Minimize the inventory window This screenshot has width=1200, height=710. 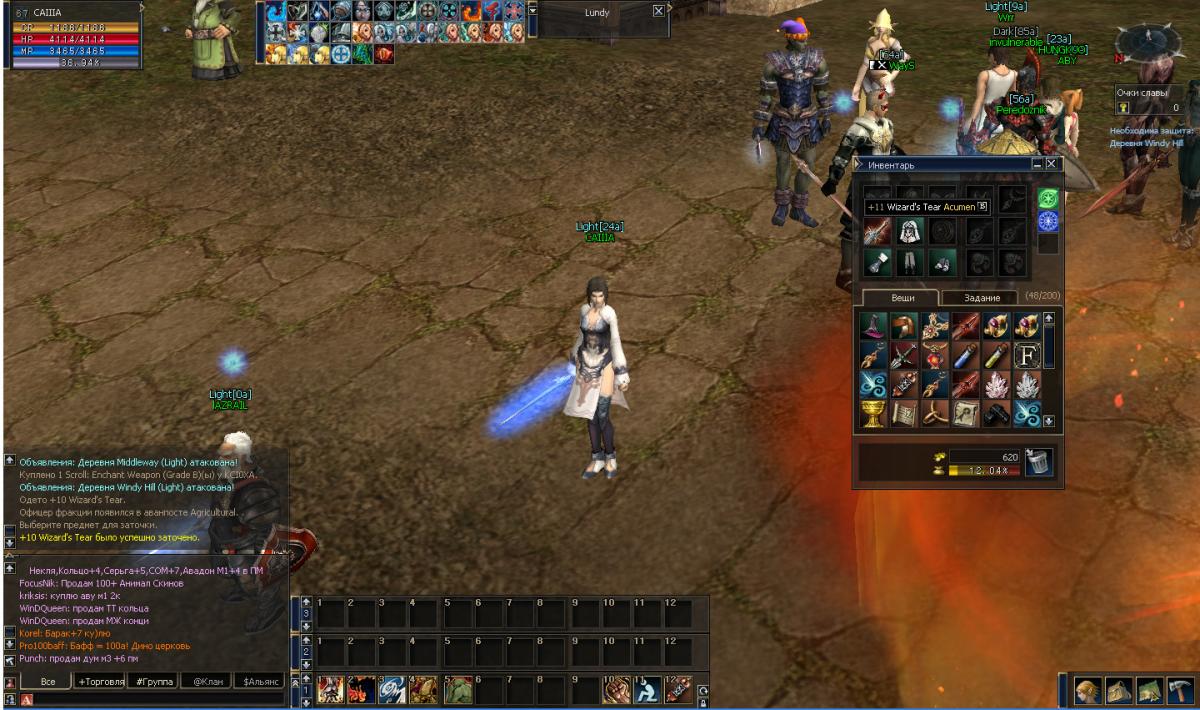[1037, 163]
